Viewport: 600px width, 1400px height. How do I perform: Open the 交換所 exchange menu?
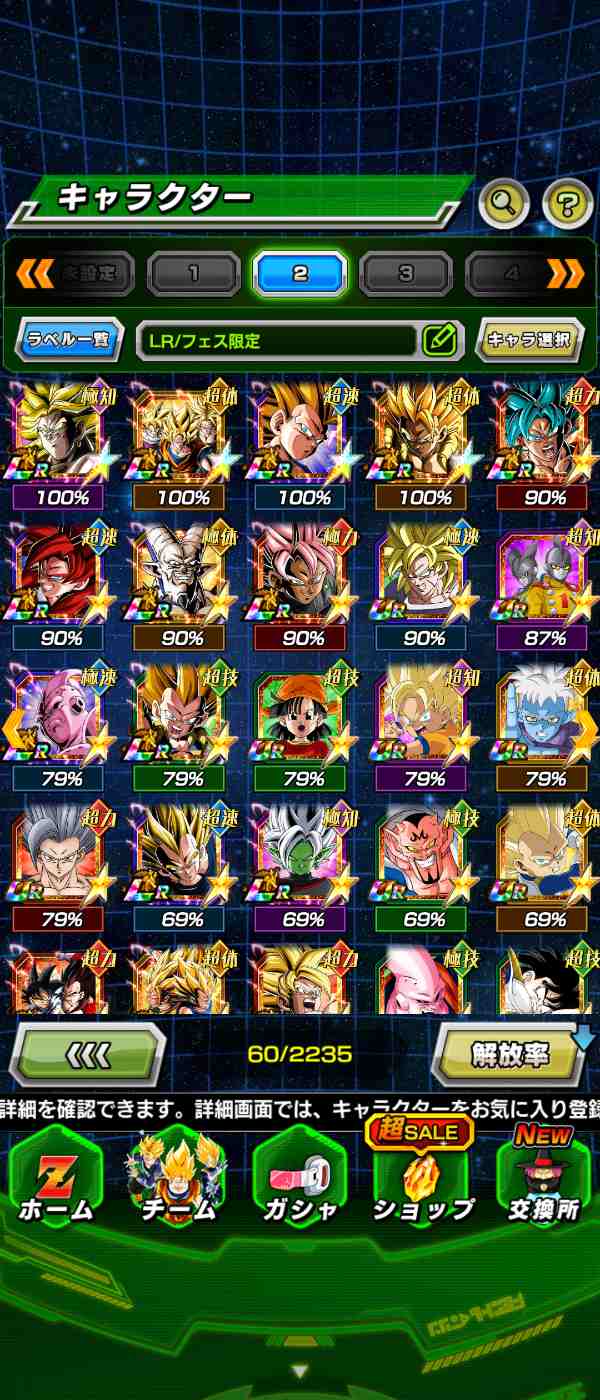(x=543, y=1178)
